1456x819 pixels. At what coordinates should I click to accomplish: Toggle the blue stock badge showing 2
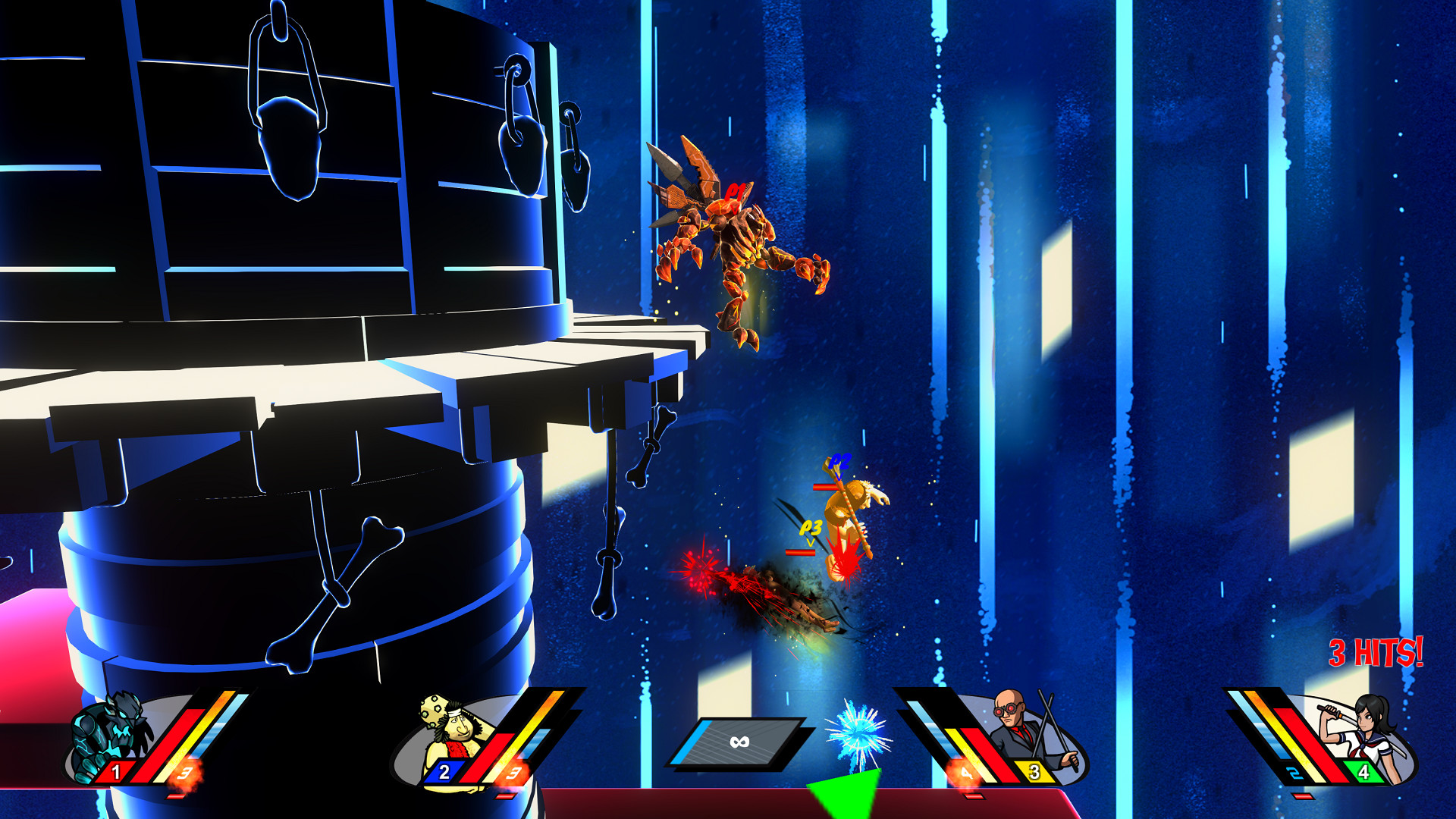point(444,774)
